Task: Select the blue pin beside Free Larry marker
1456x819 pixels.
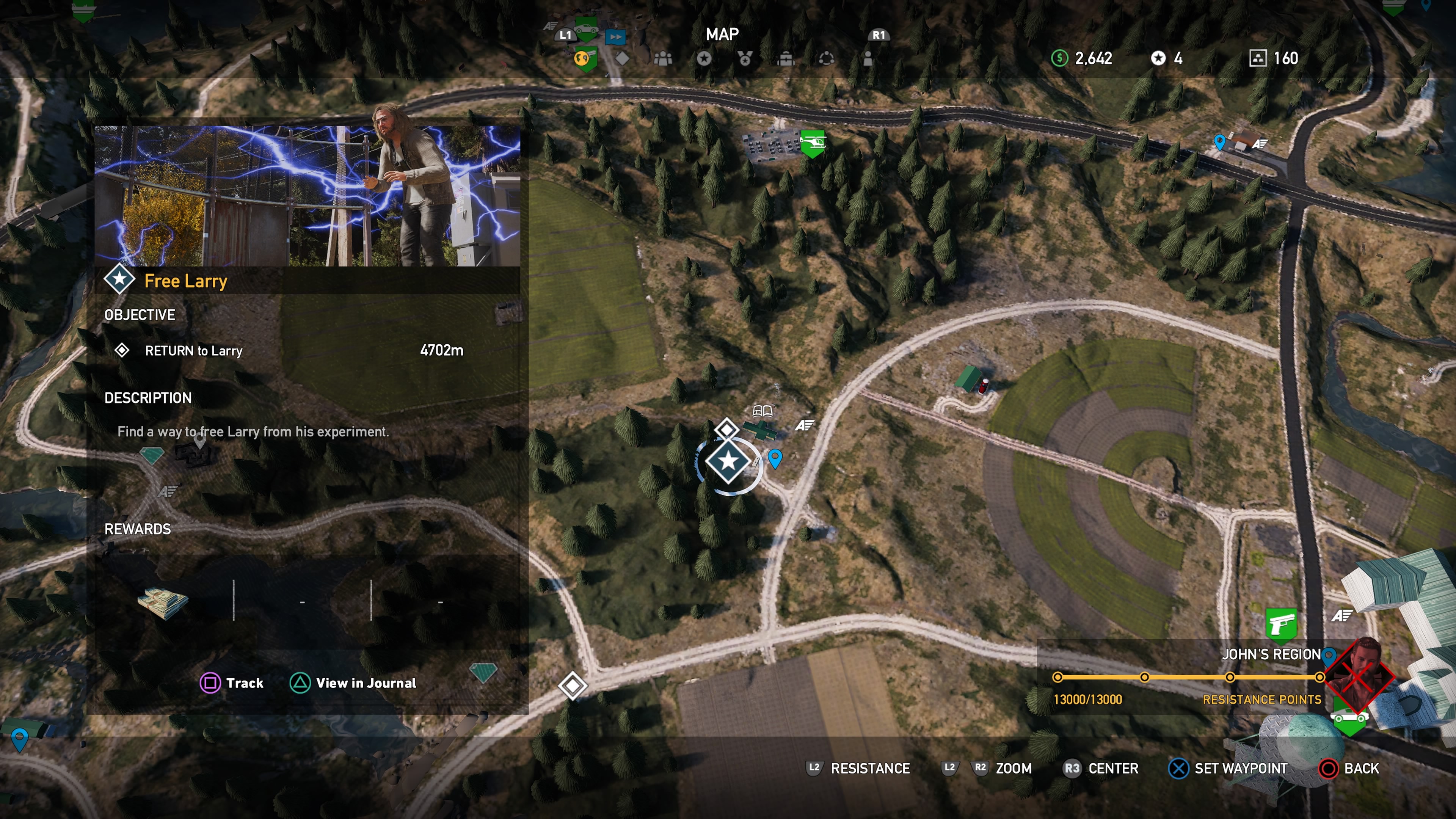Action: 775,458
